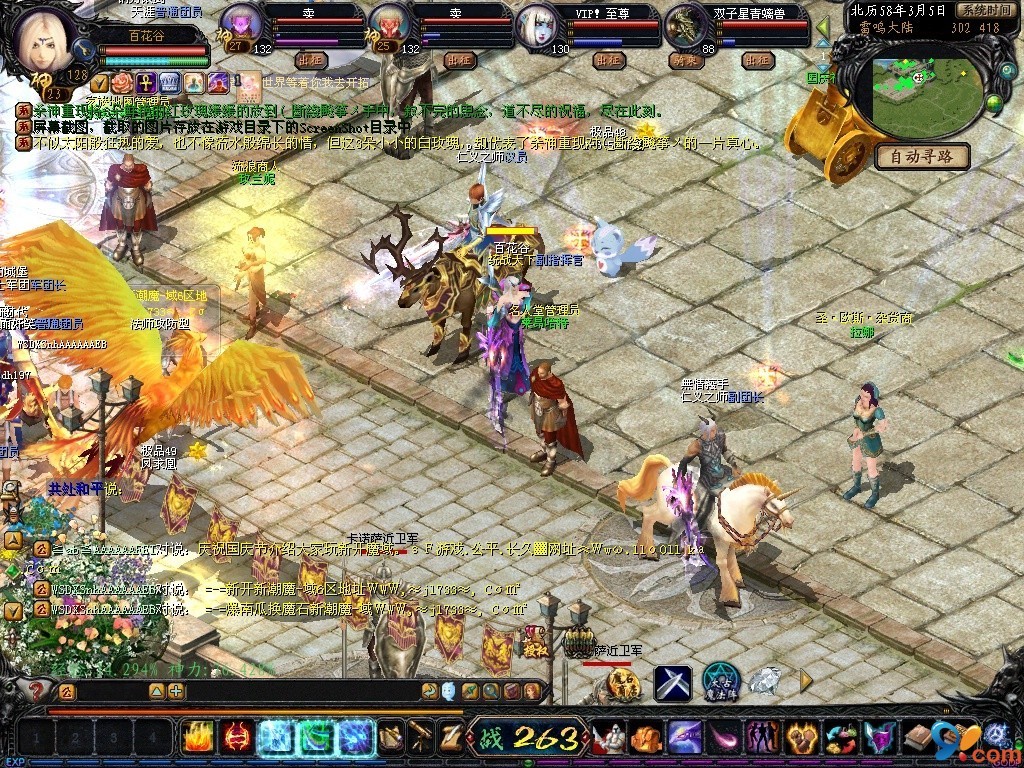Click the green globe button beside the minimap
1024x768 pixels.
tap(994, 102)
